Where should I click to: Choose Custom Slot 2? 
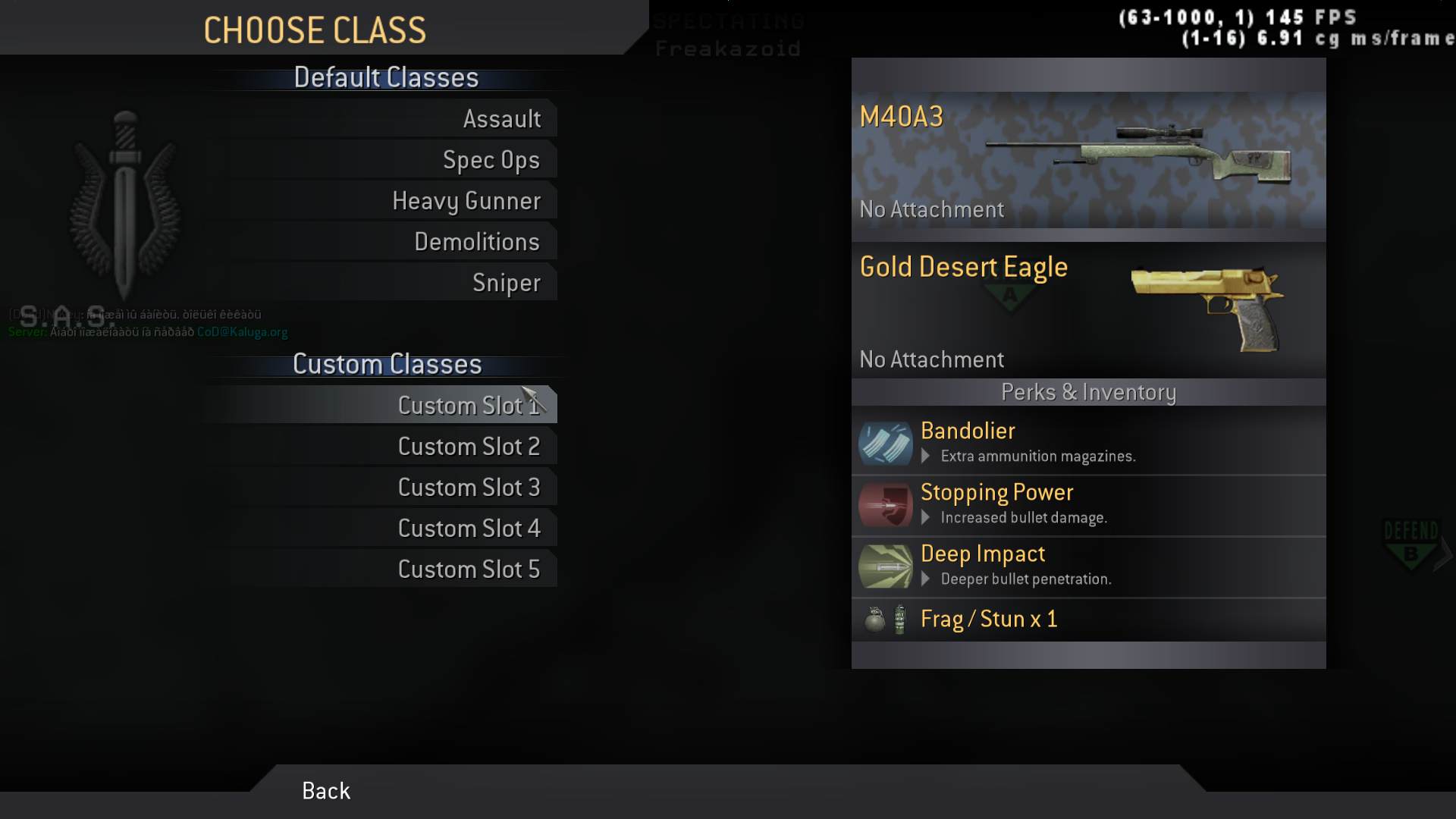(x=469, y=447)
